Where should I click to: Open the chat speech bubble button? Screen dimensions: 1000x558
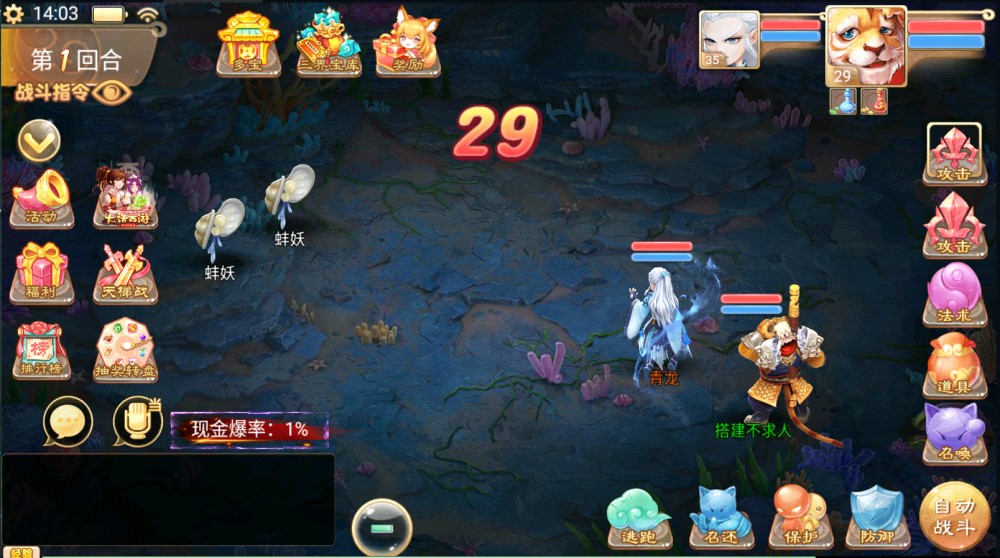coord(68,421)
